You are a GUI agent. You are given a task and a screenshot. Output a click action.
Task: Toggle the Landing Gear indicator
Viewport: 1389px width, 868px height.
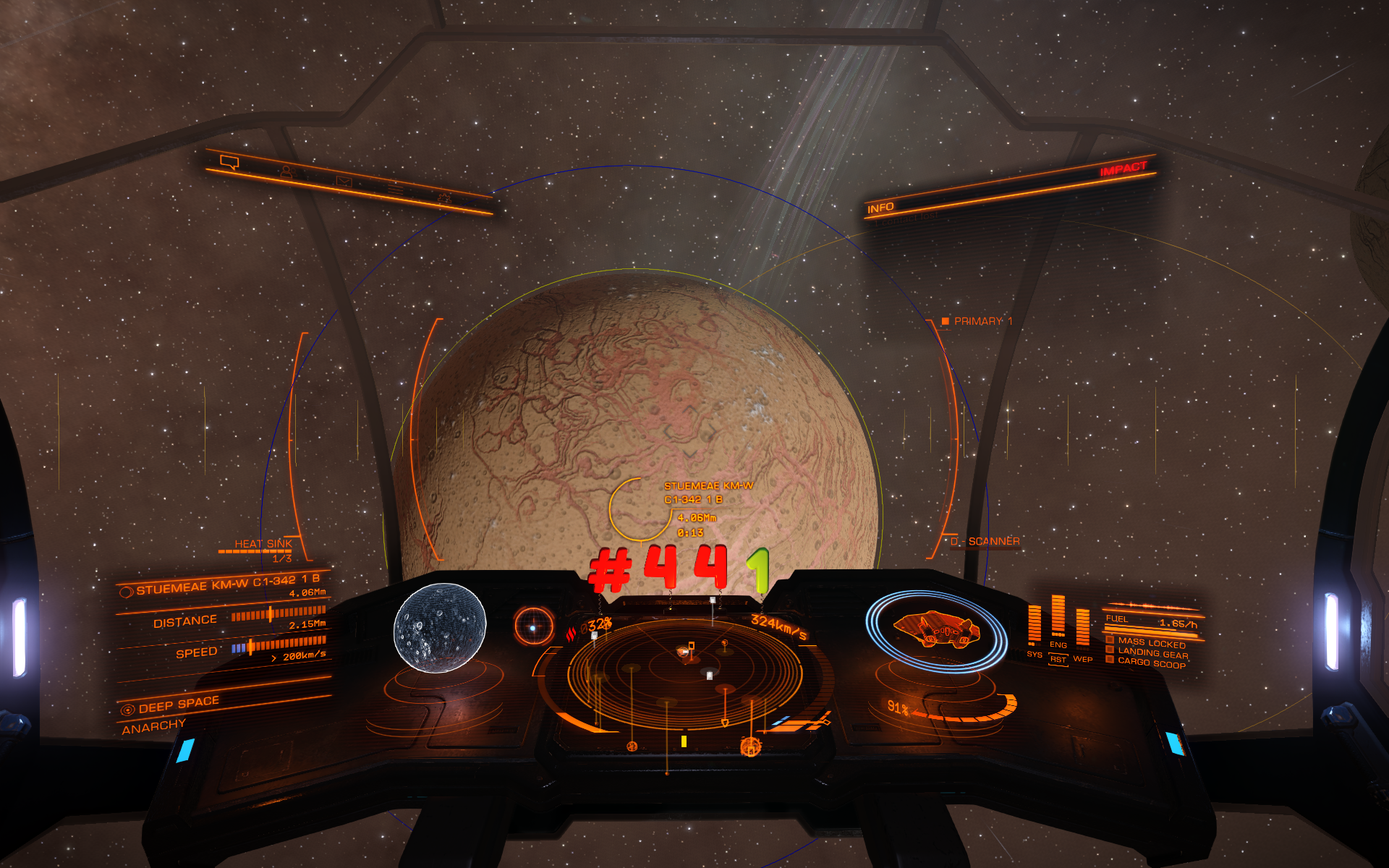pos(1151,653)
